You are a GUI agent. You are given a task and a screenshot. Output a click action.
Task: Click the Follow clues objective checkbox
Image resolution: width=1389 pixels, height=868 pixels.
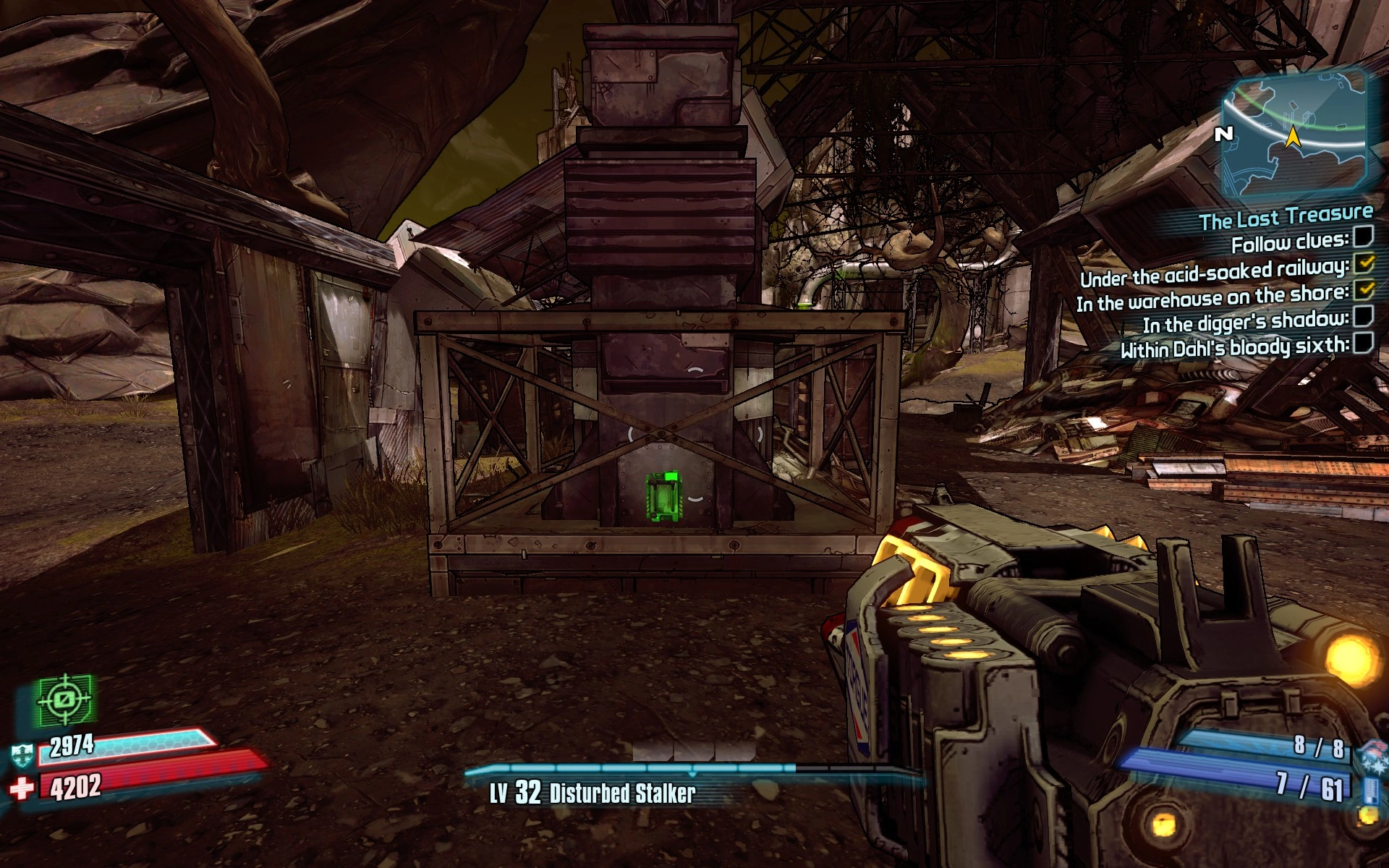(x=1363, y=236)
